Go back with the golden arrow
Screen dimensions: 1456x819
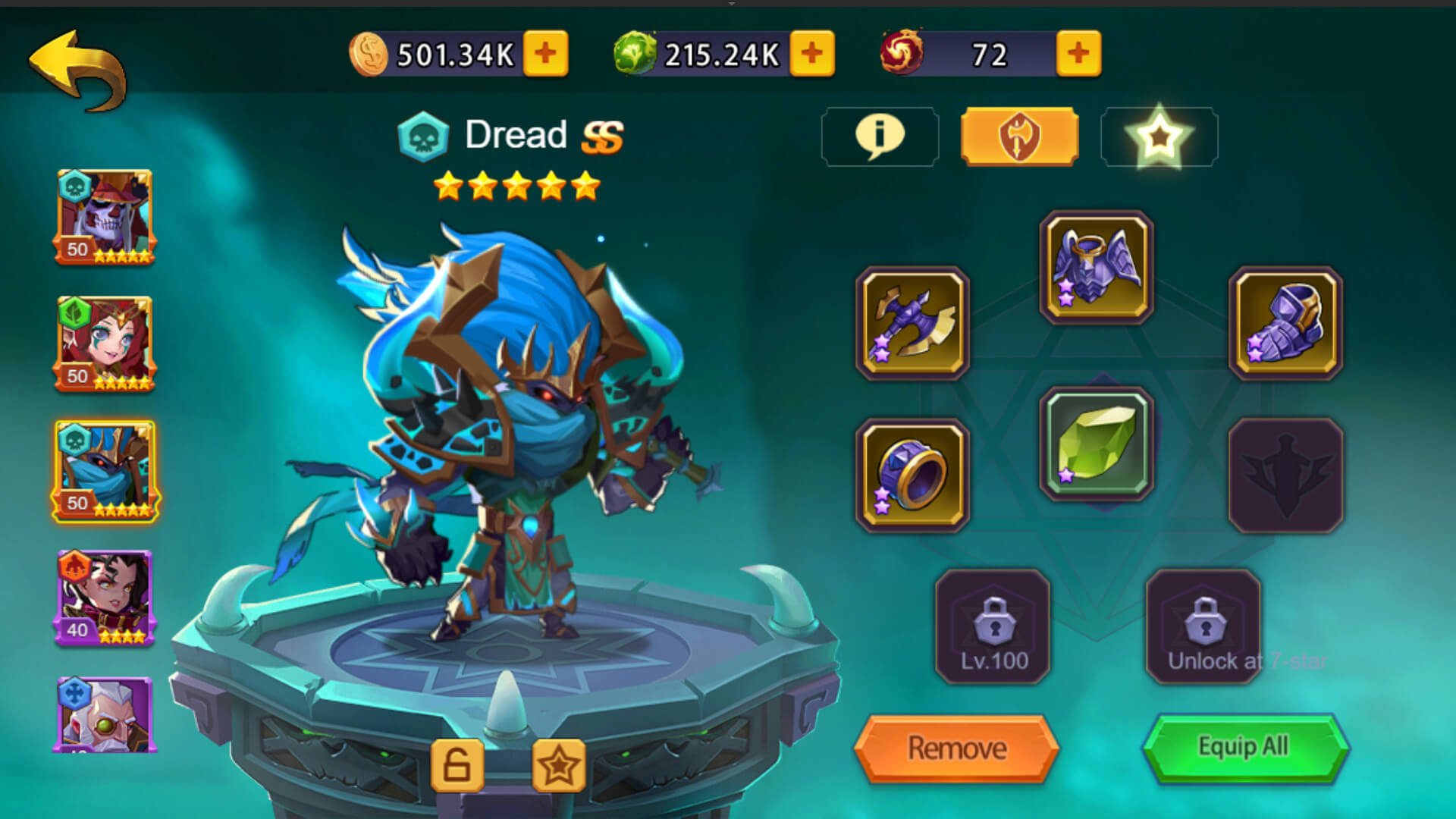coord(78,70)
